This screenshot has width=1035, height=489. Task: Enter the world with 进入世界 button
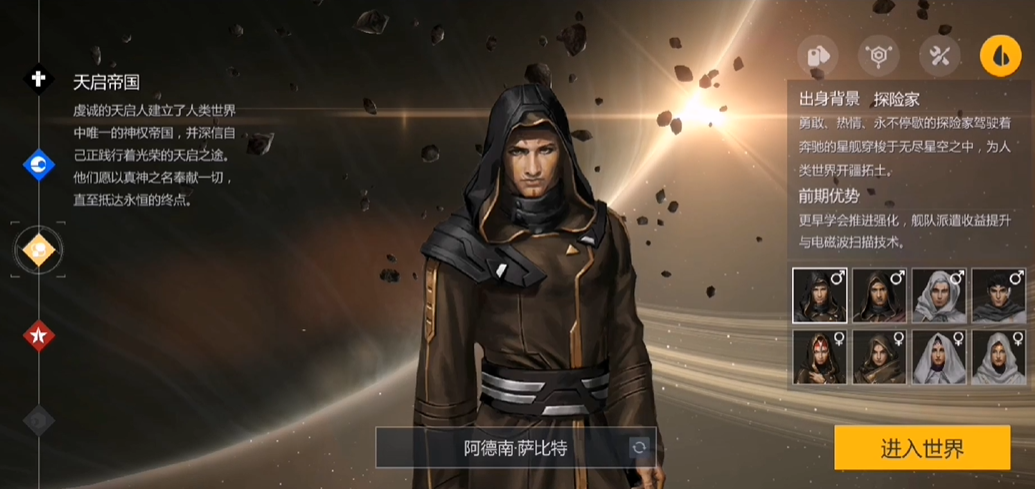point(922,447)
